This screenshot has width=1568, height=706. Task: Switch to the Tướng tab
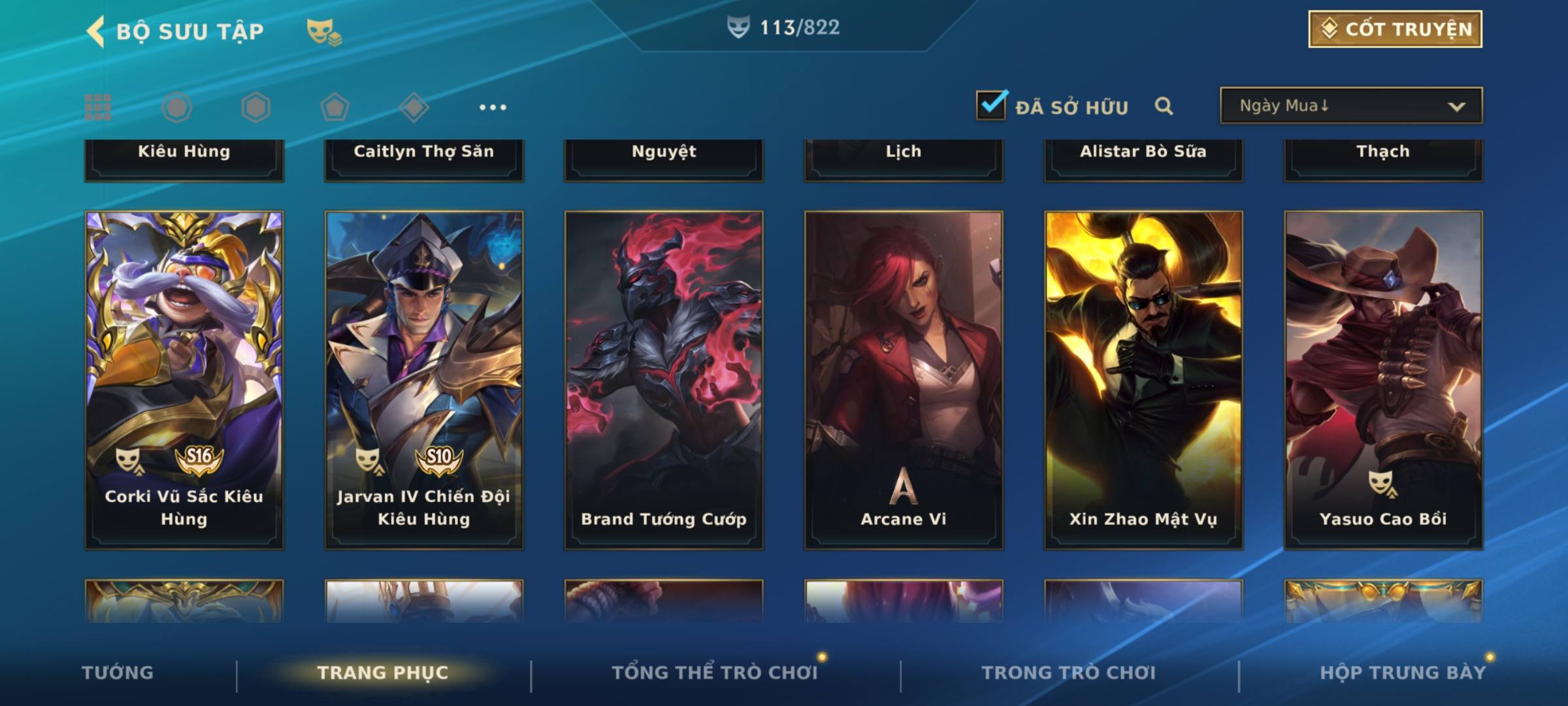point(118,673)
